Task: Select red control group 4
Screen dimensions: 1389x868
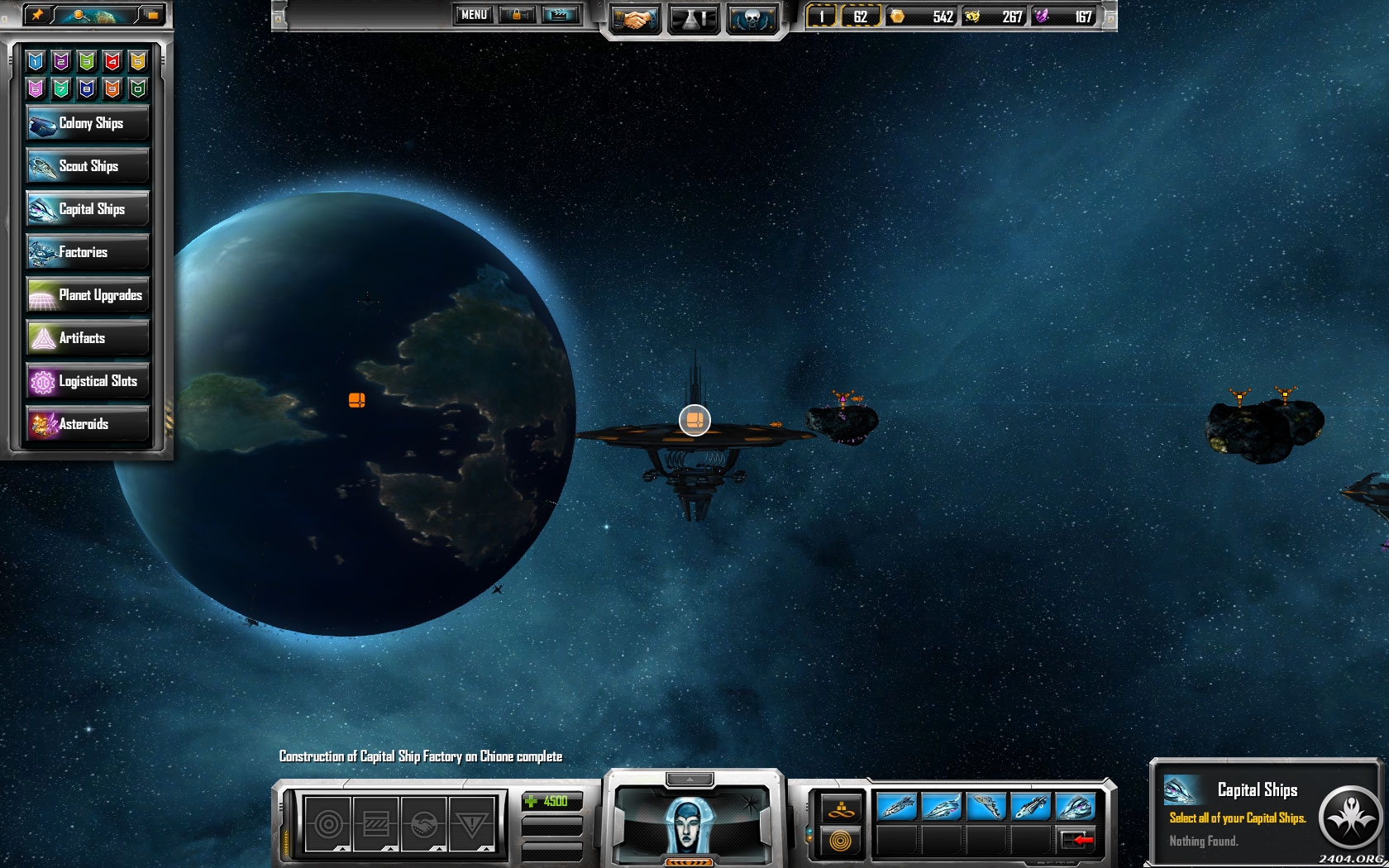Action: [x=112, y=60]
